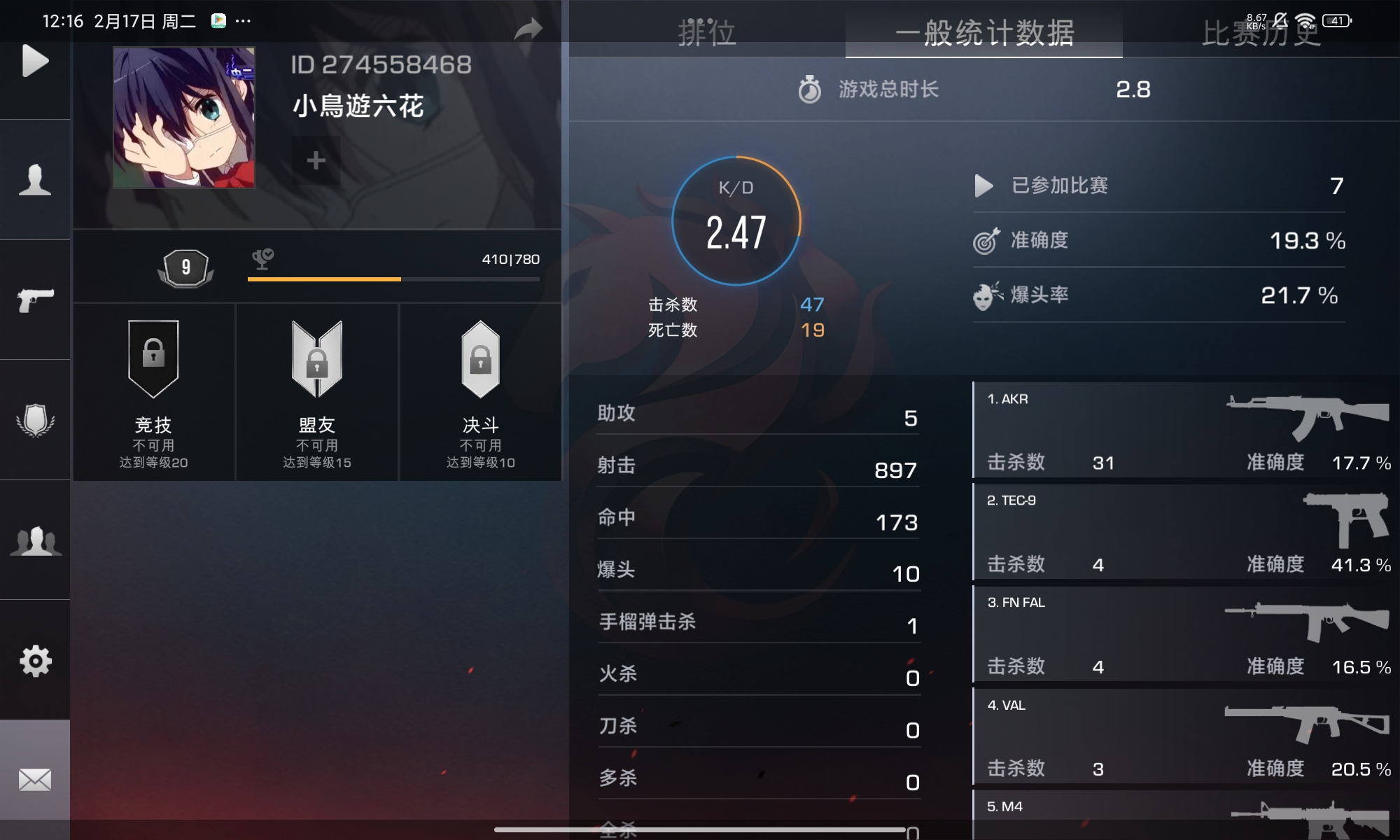The height and width of the screenshot is (840, 1400).
Task: Click the headshot skull icon next to 爆头率
Action: pyautogui.click(x=988, y=295)
